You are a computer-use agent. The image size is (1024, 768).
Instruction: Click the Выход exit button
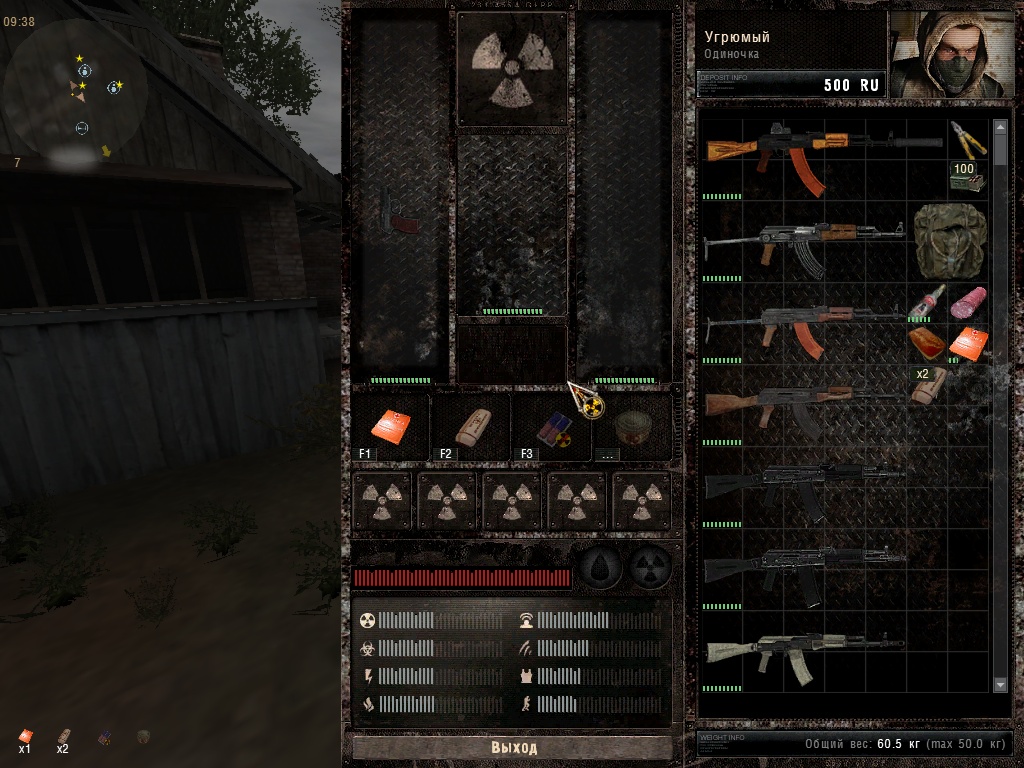coord(512,747)
